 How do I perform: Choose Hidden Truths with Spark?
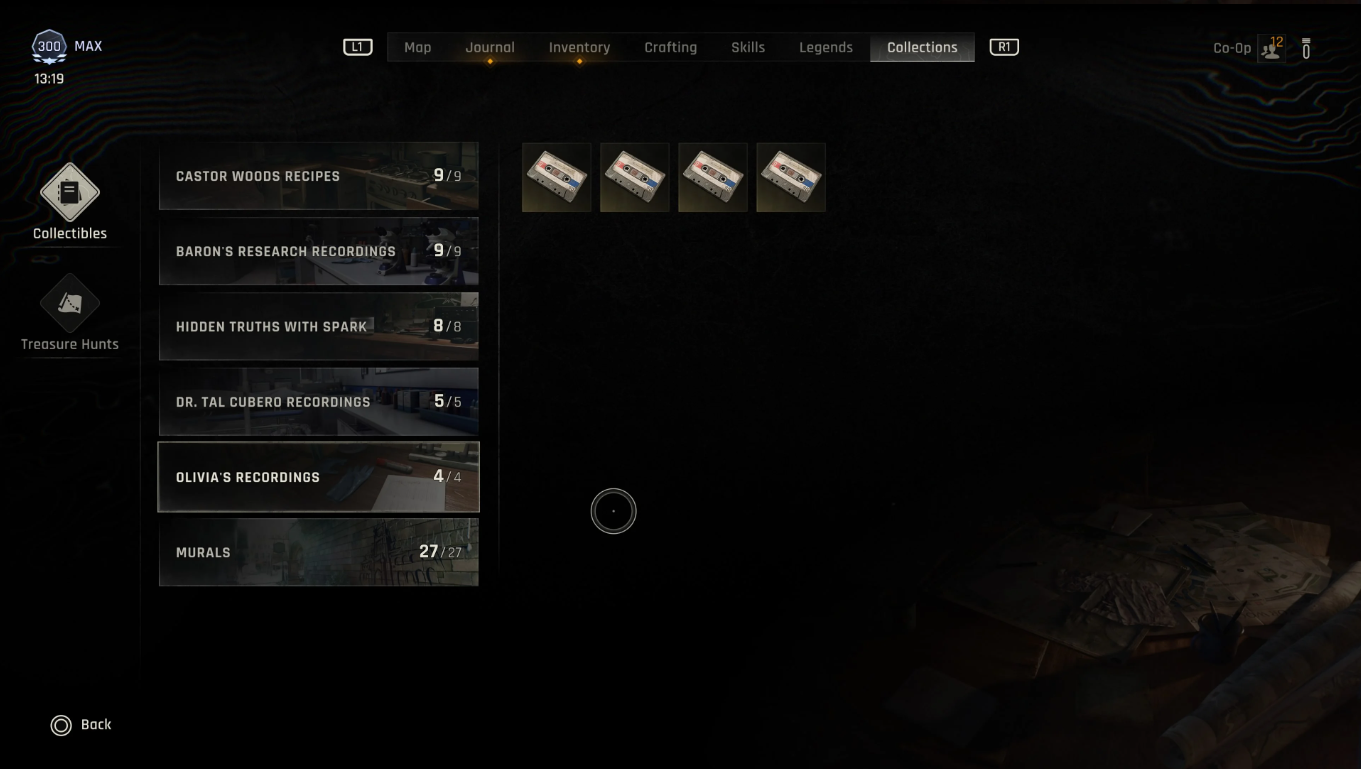point(318,326)
